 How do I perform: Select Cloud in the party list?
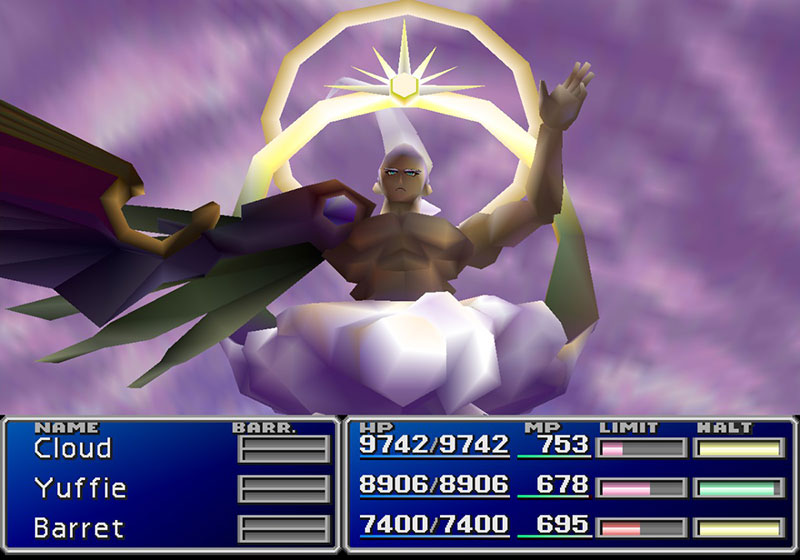pyautogui.click(x=73, y=449)
